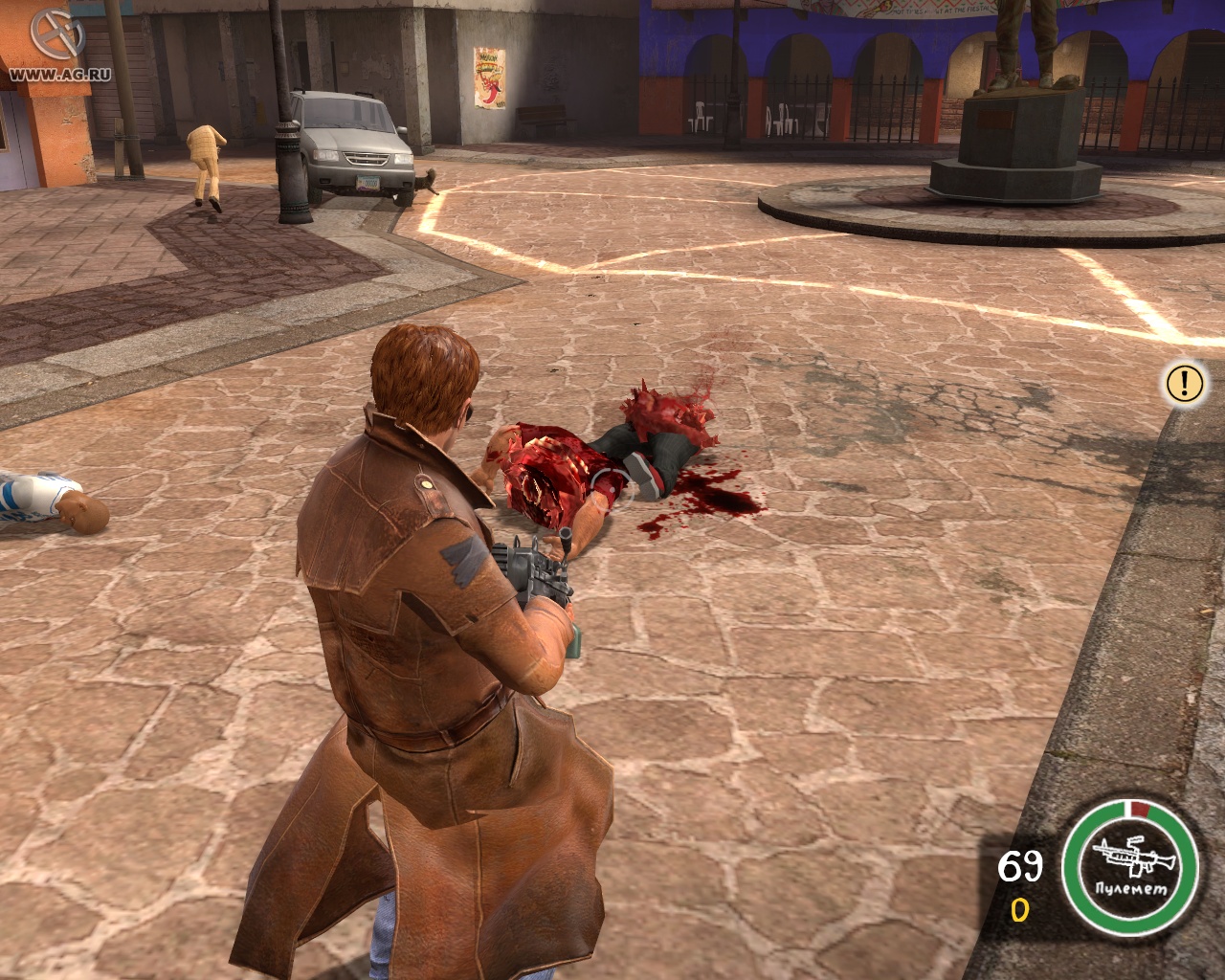Screen dimensions: 1225x980
Task: Select the machine gun weapon indicator
Action: (x=1131, y=857)
